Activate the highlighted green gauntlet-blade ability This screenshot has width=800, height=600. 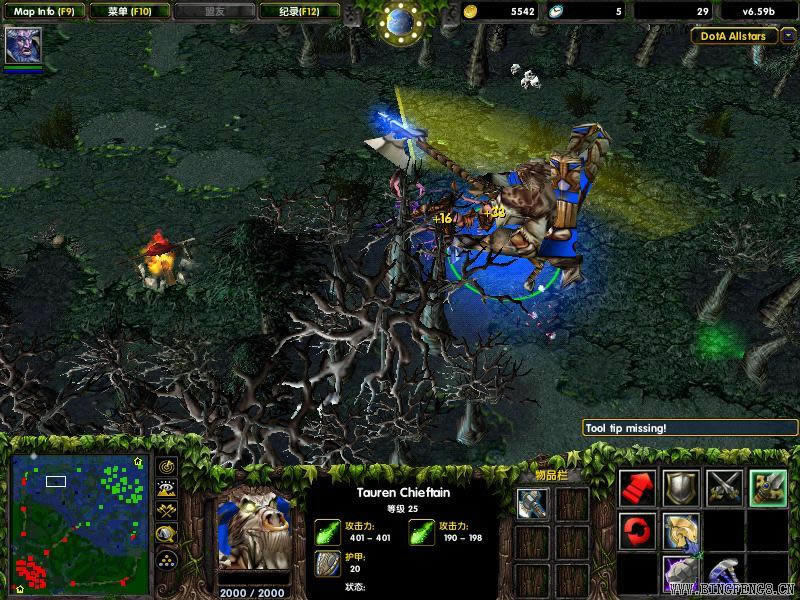pyautogui.click(x=769, y=487)
